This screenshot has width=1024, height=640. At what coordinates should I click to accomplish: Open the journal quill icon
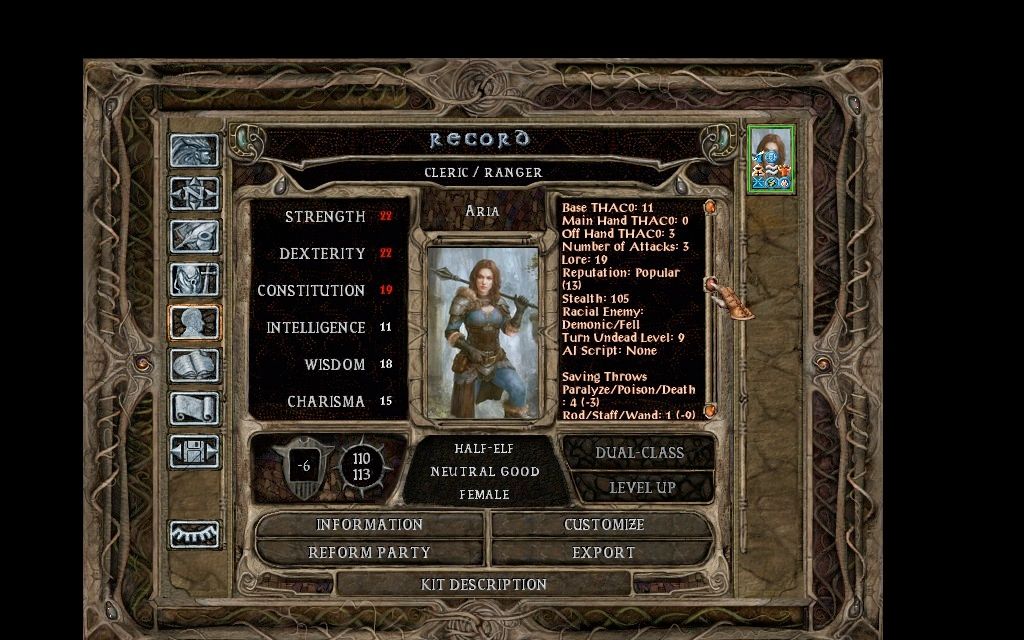tap(194, 236)
